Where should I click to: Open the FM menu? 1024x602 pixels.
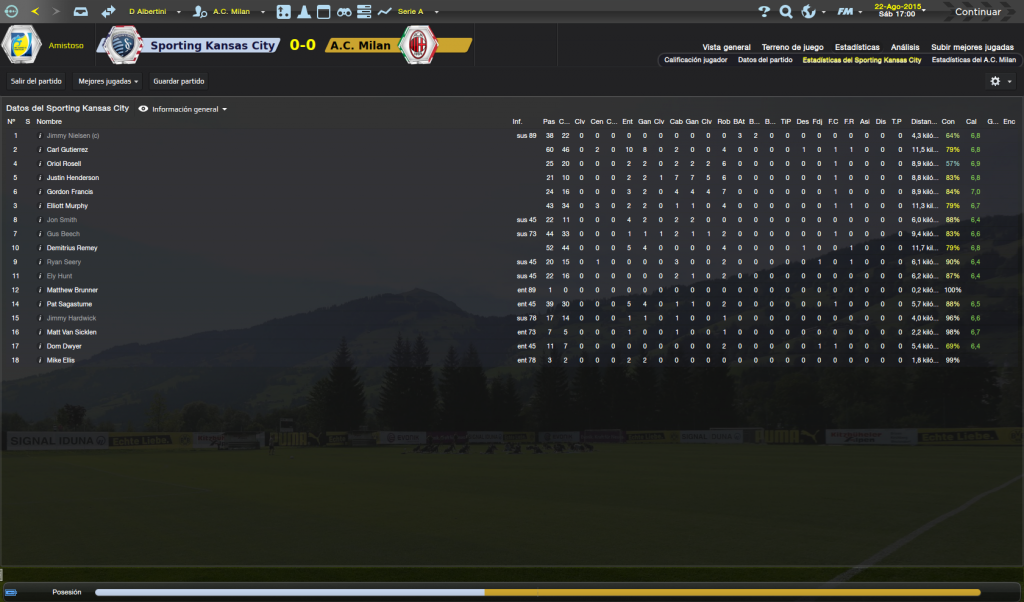(x=848, y=12)
